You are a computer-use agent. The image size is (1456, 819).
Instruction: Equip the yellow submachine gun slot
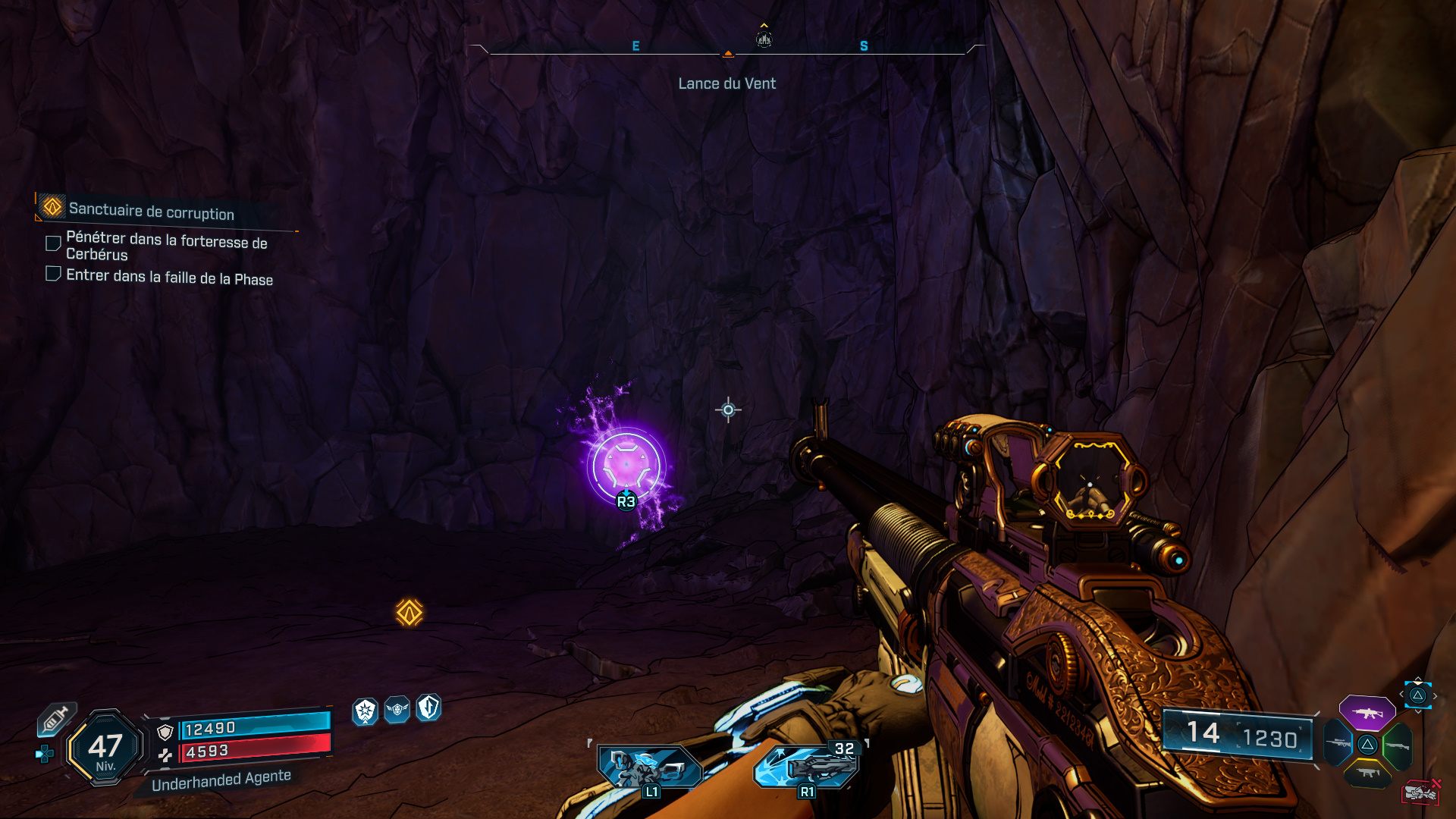1367,773
